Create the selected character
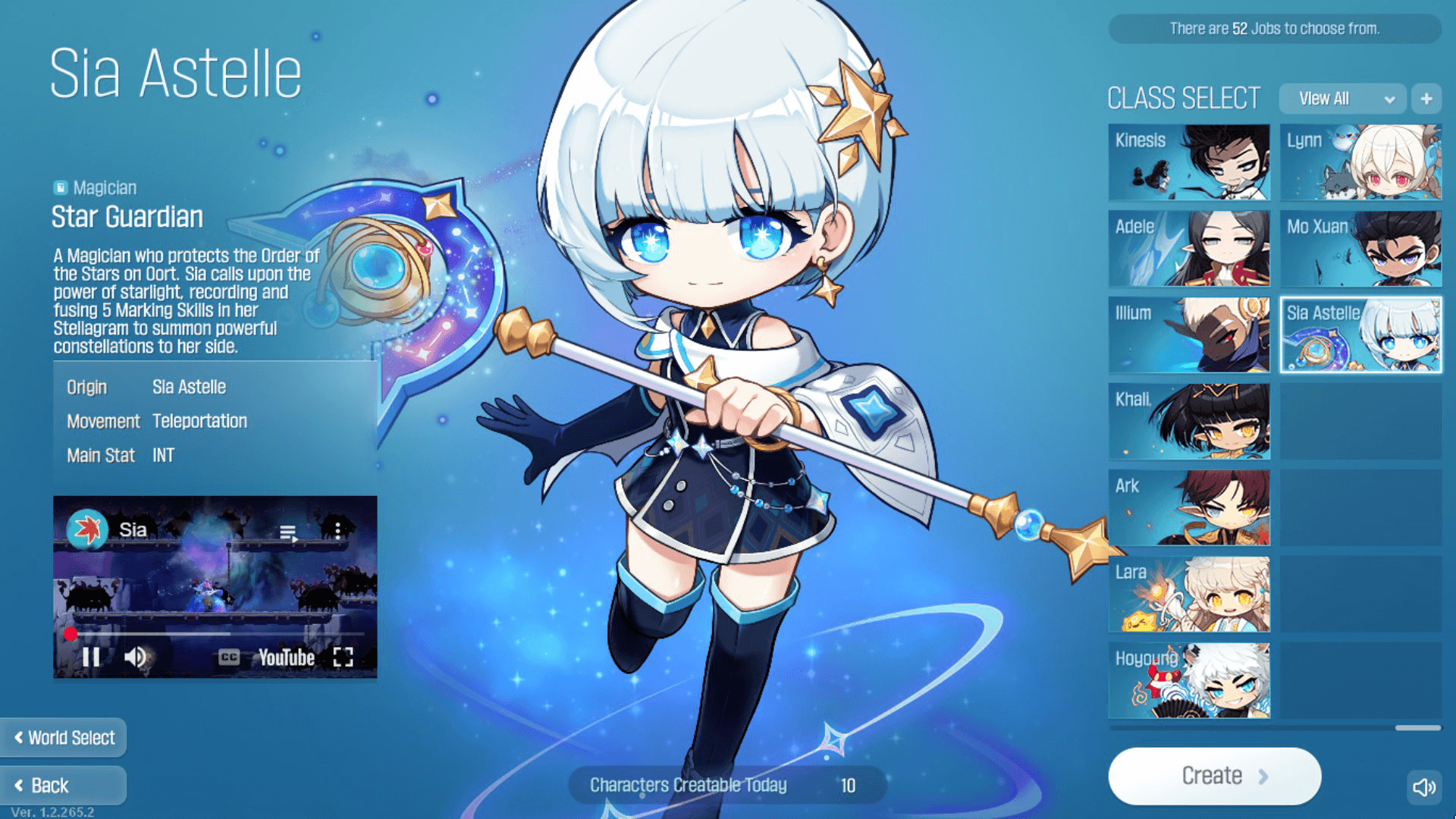Viewport: 1456px width, 819px height. tap(1214, 776)
